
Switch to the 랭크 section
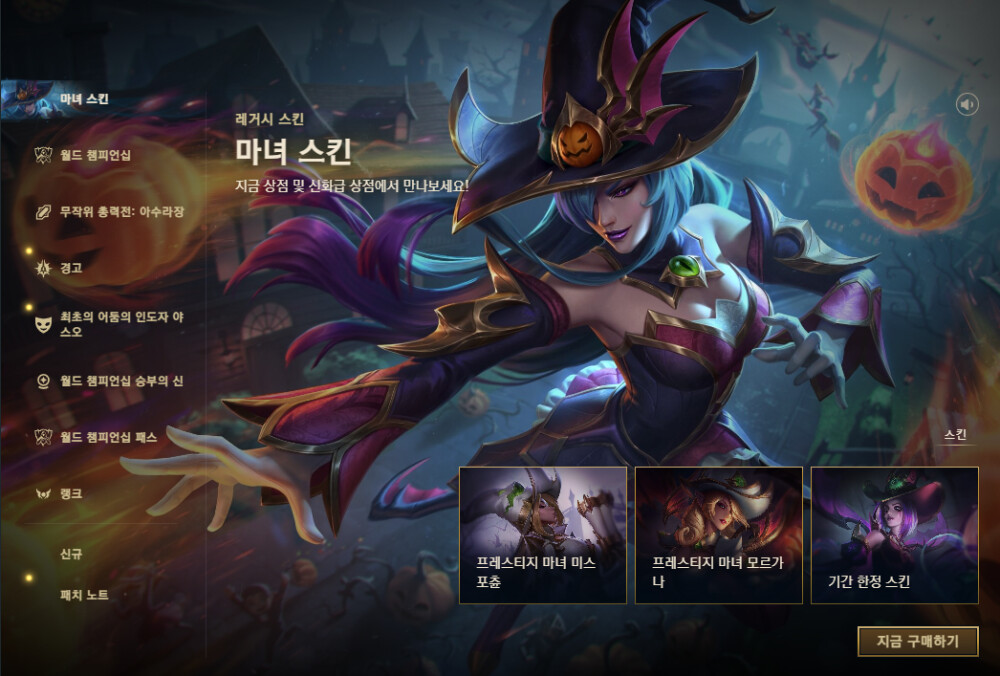coord(70,494)
